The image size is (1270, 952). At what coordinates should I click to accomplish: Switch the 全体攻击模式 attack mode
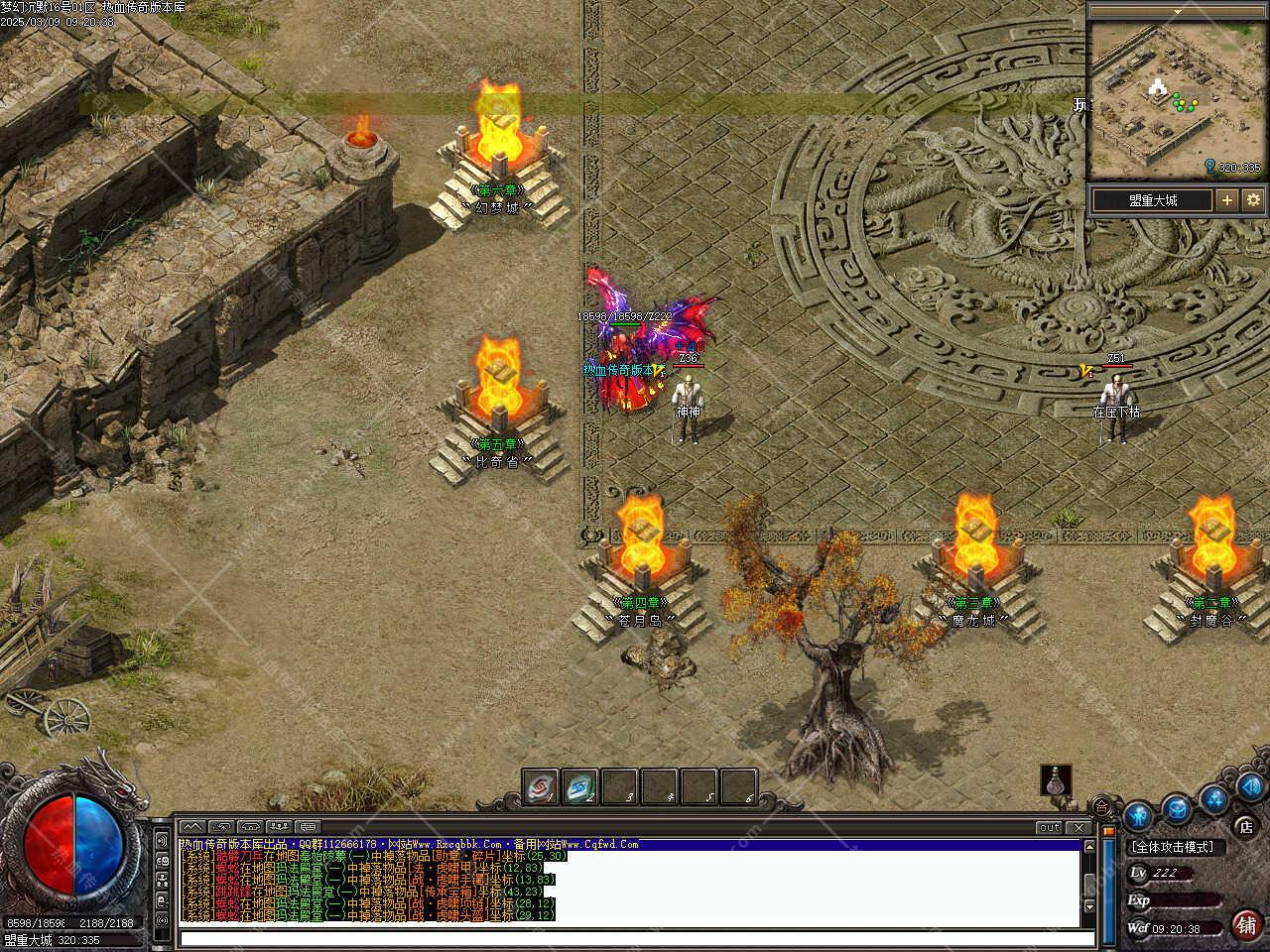coord(1172,847)
